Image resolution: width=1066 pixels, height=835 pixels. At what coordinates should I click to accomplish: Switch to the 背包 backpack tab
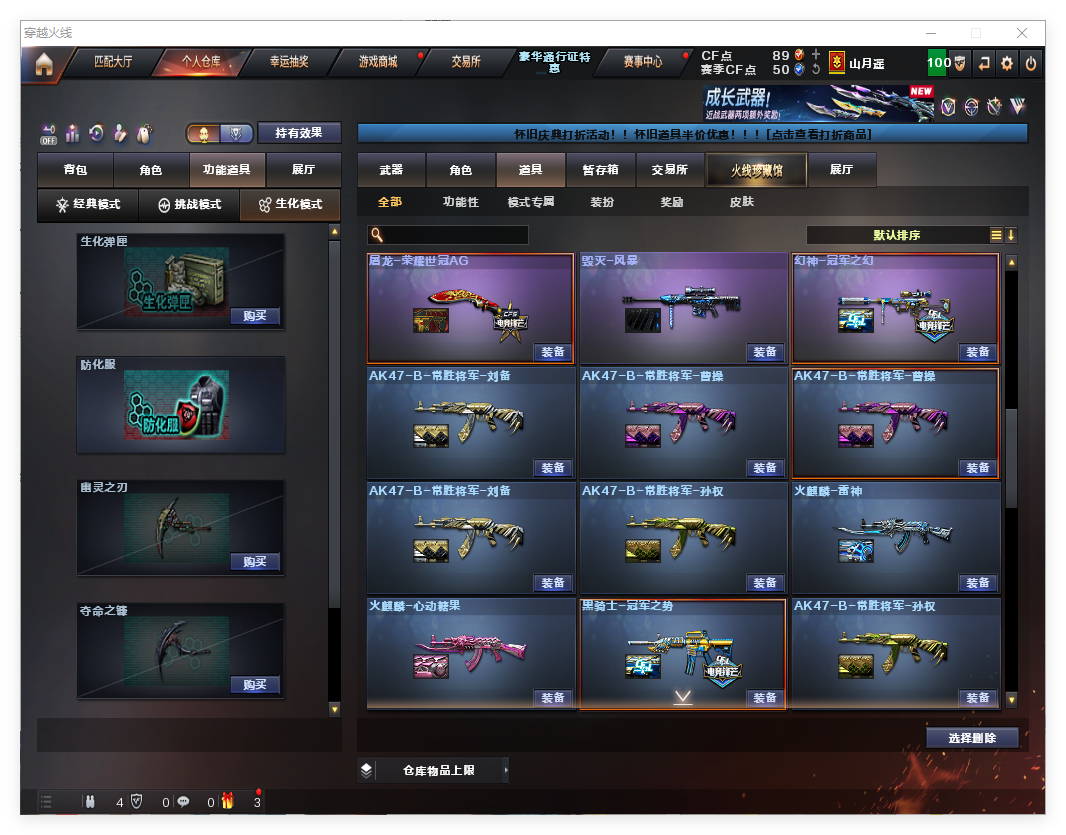point(75,170)
